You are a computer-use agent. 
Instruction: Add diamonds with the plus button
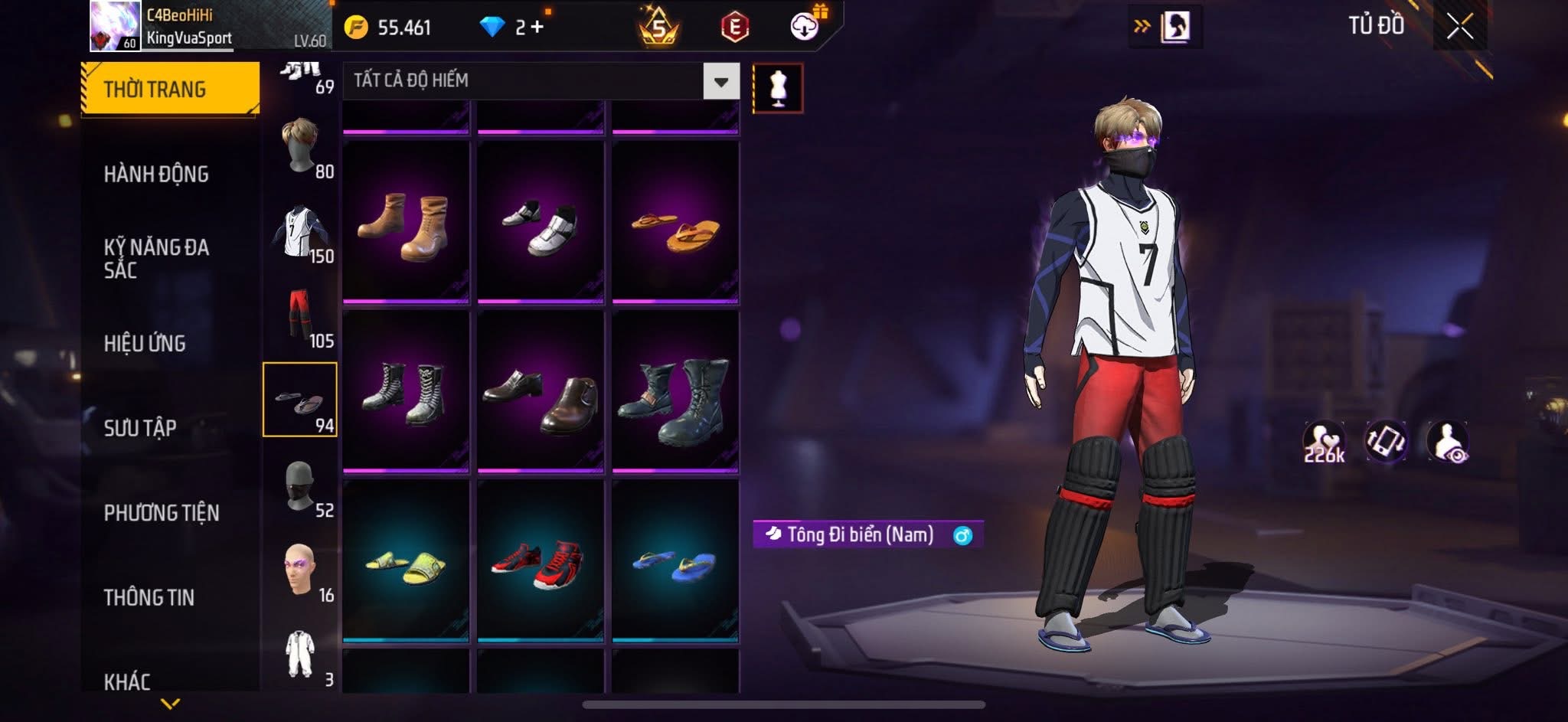point(537,28)
